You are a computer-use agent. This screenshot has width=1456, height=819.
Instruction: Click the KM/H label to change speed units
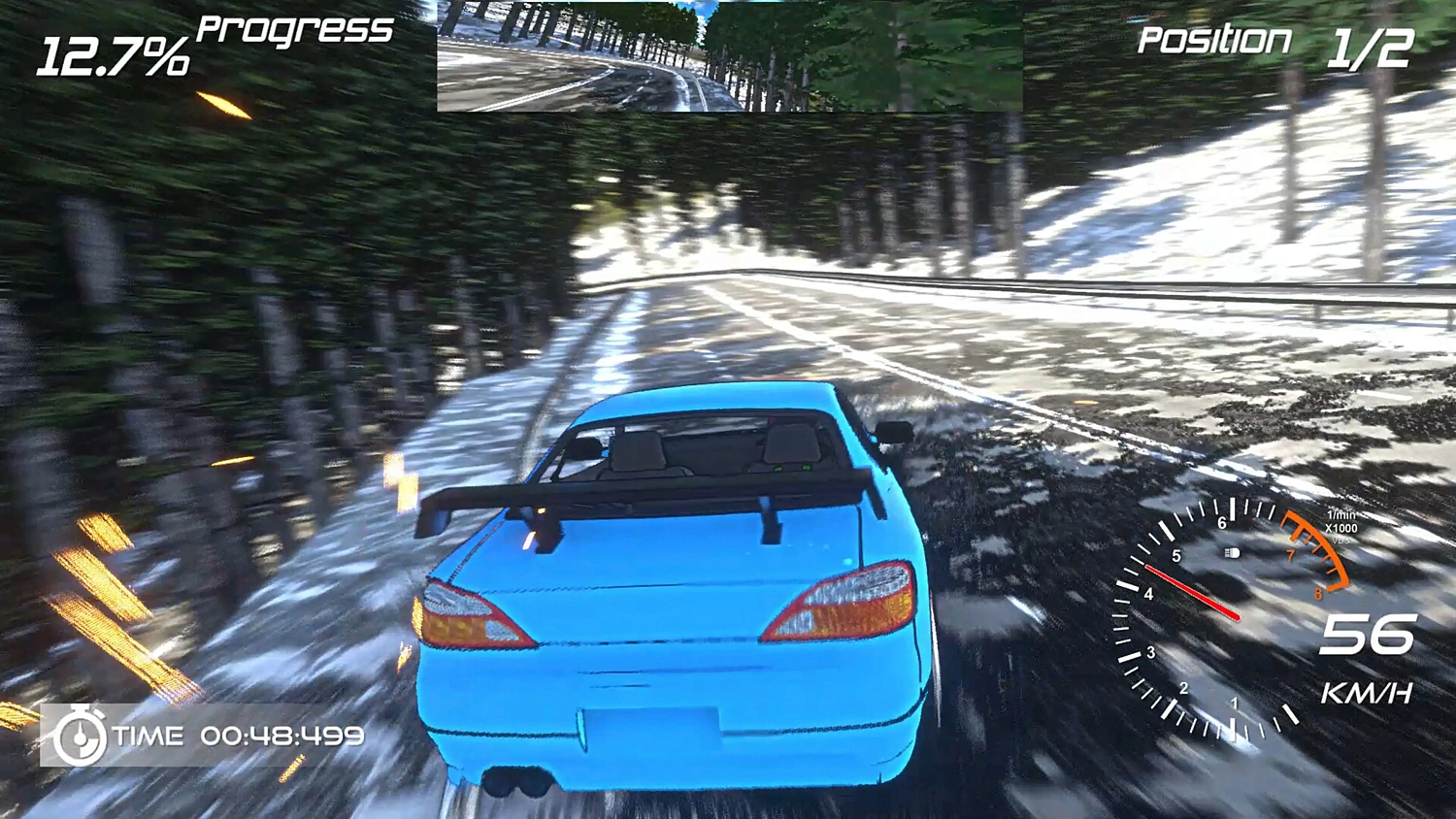point(1367,693)
